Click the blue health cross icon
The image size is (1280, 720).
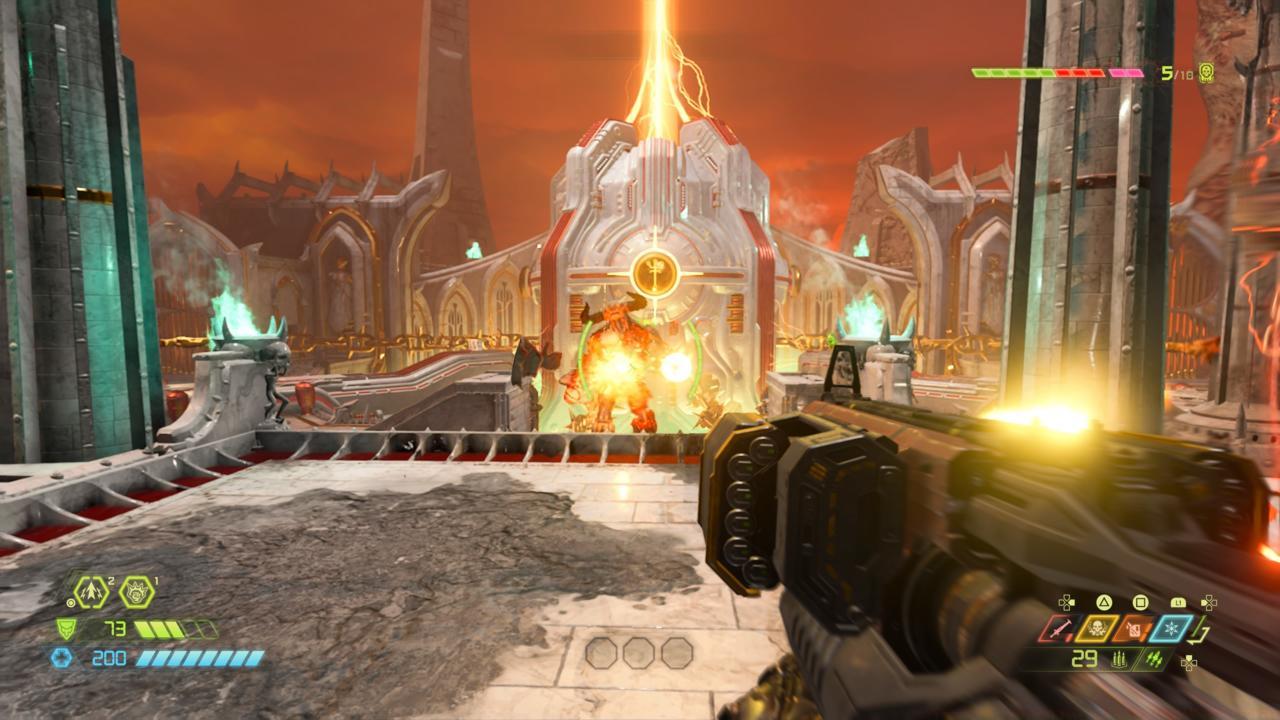(61, 657)
